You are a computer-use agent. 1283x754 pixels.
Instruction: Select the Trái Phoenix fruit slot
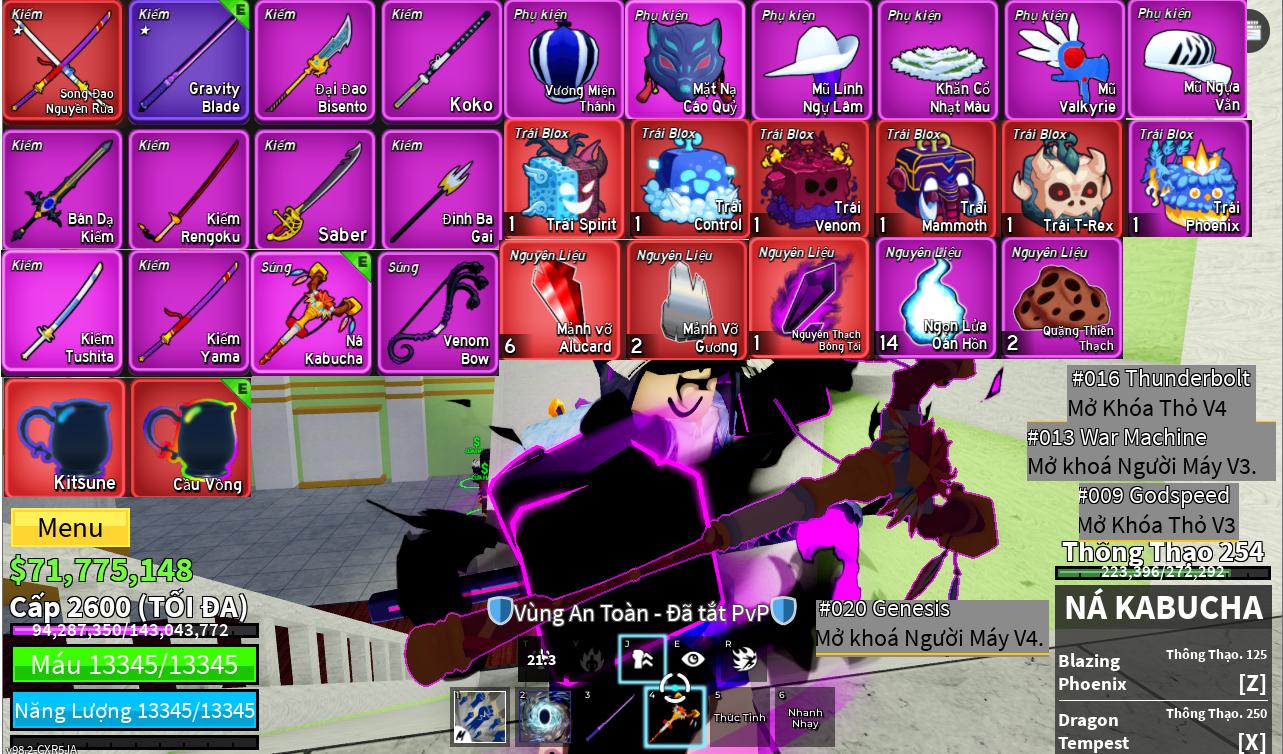pyautogui.click(x=1189, y=180)
